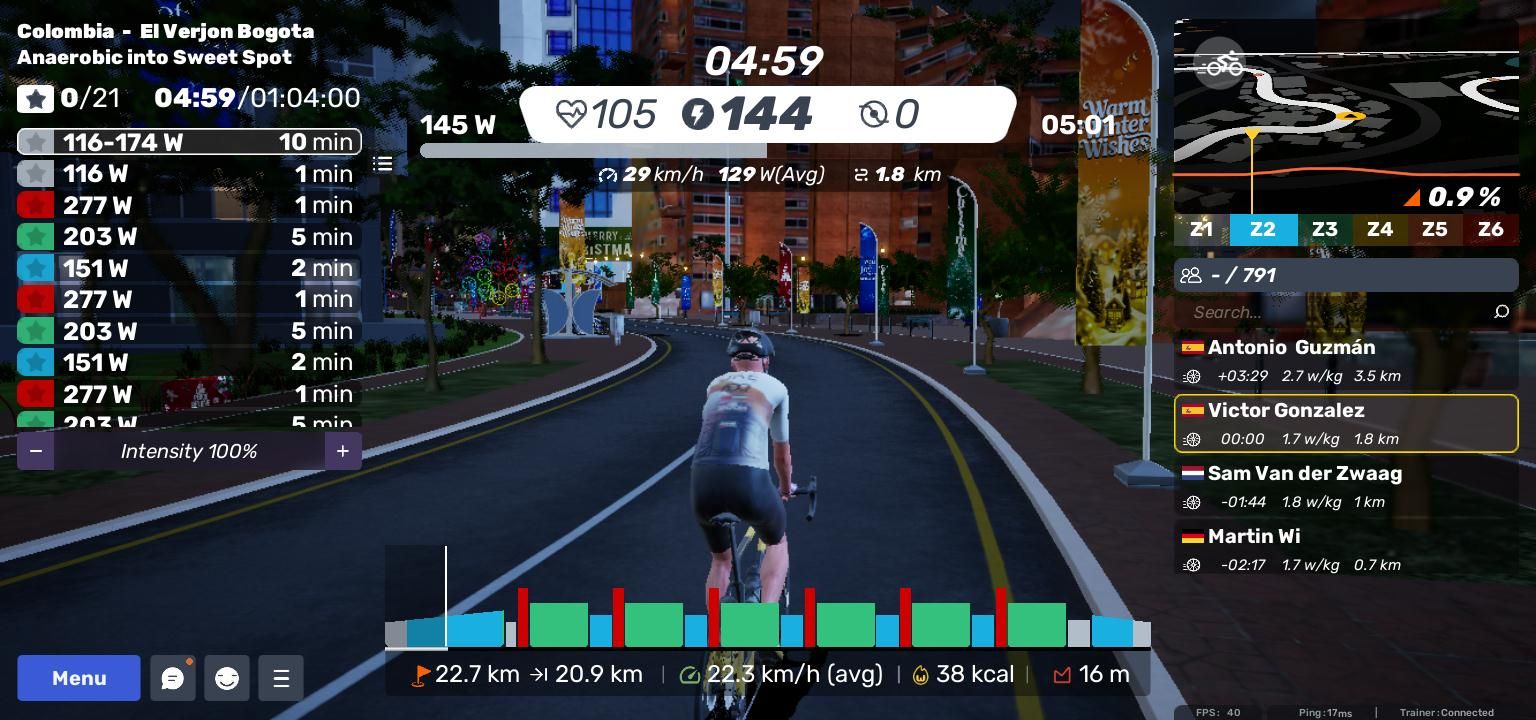Open the Menu button

tap(79, 678)
